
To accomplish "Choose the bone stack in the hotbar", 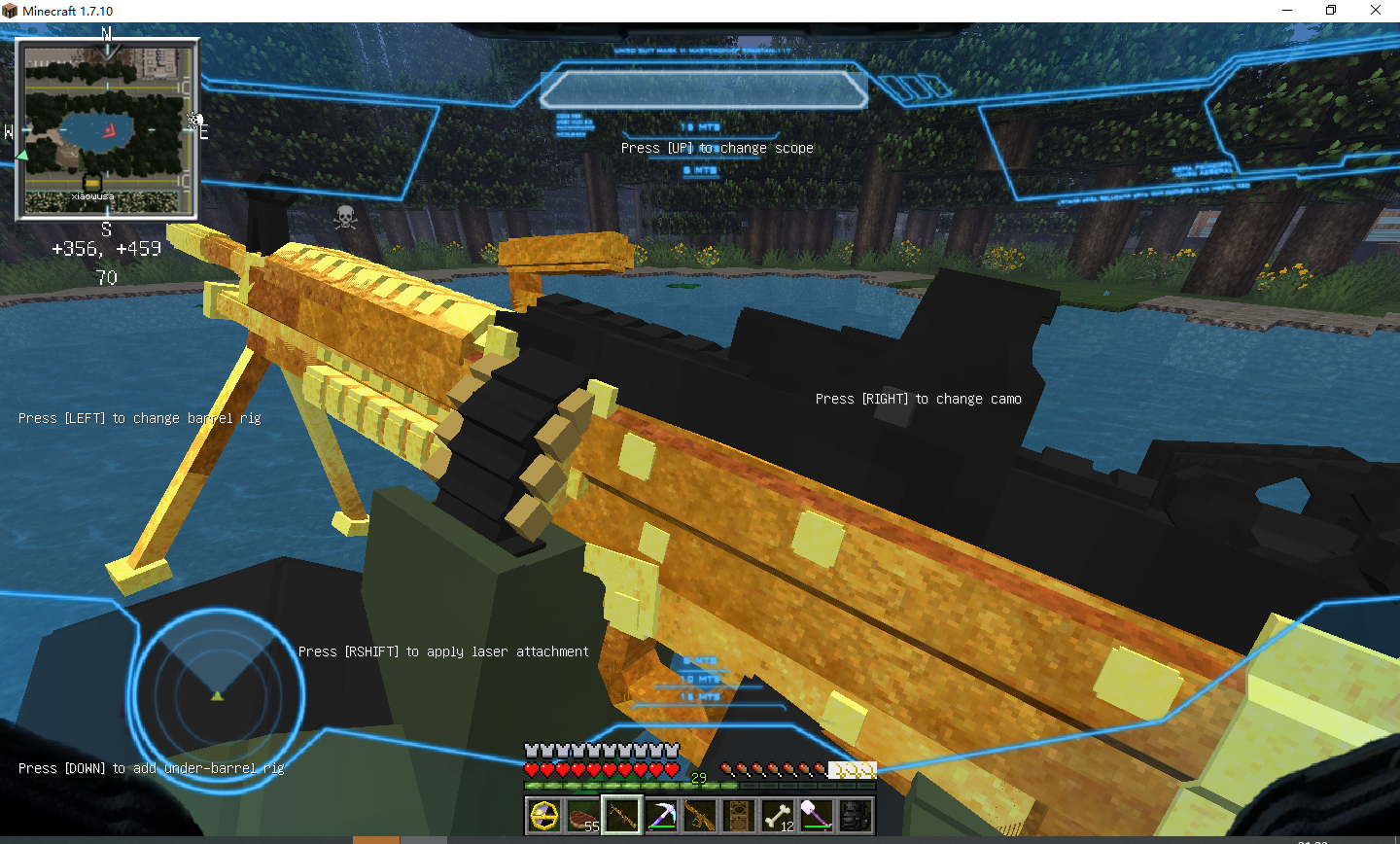I will coord(778,816).
